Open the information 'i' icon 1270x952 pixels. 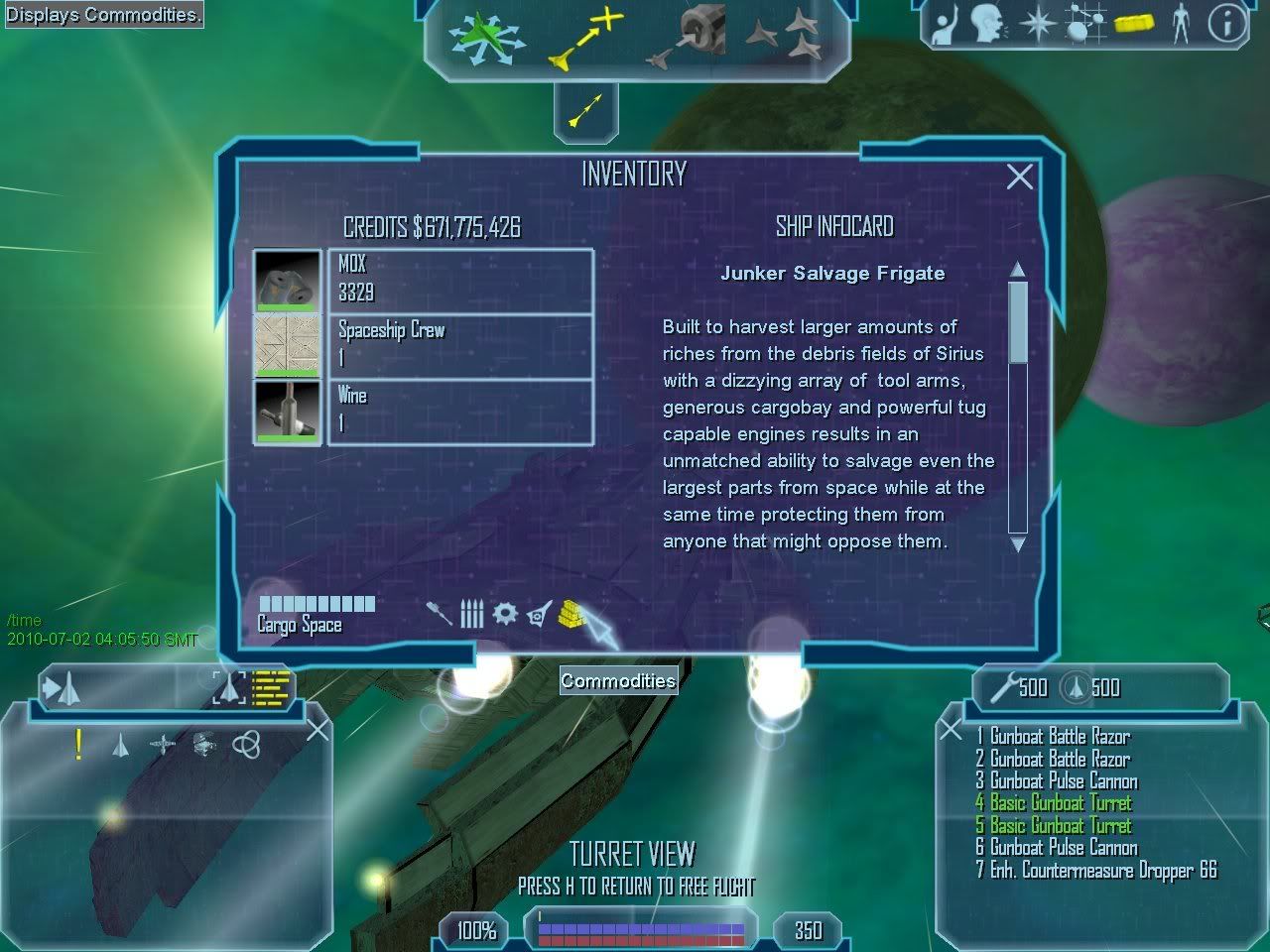point(1226,24)
